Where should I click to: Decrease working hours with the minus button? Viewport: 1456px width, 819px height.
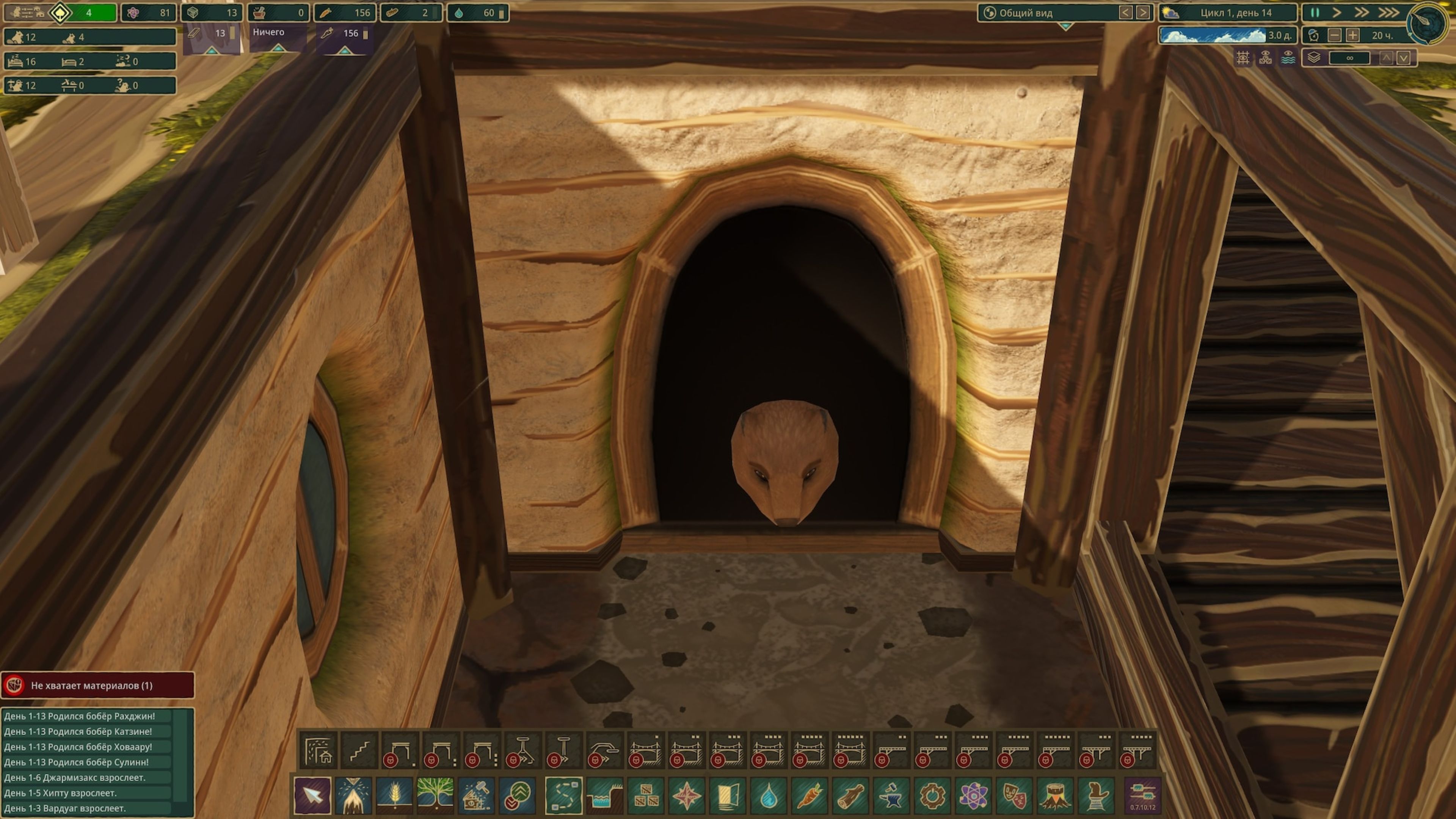point(1335,36)
